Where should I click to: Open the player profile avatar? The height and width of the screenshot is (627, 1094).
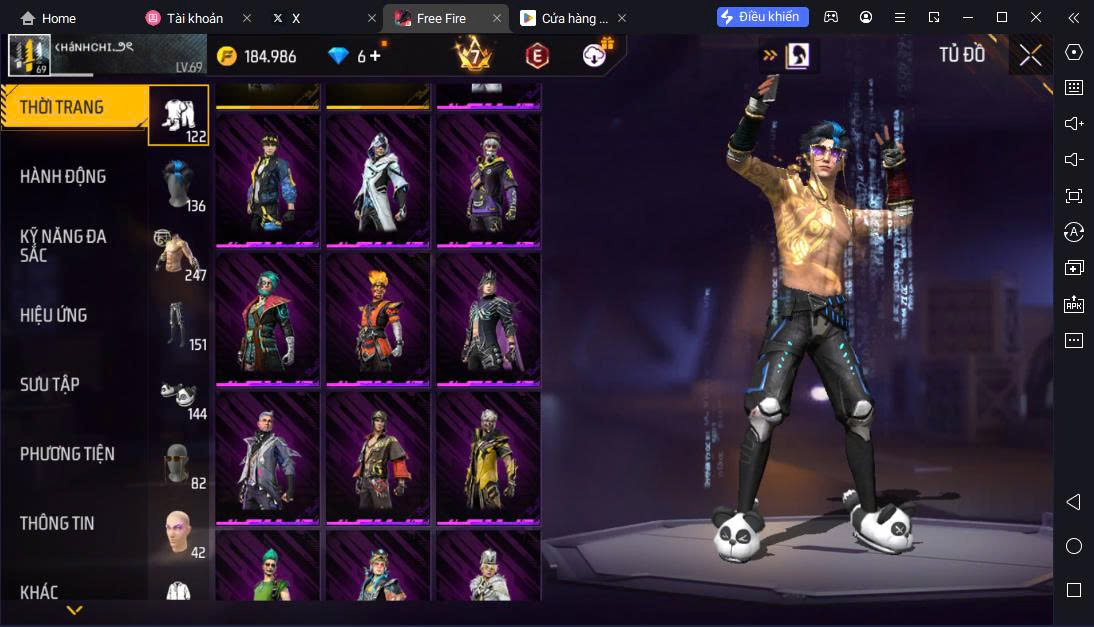29,56
